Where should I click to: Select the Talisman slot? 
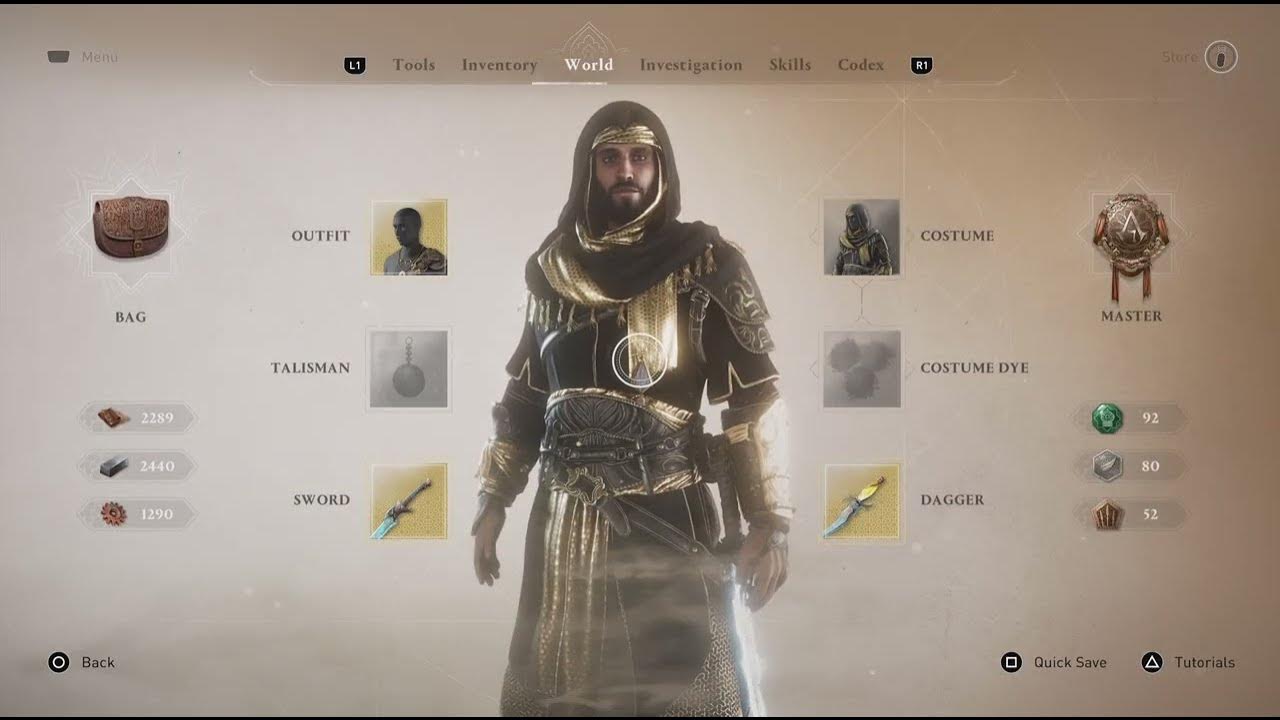click(x=408, y=369)
